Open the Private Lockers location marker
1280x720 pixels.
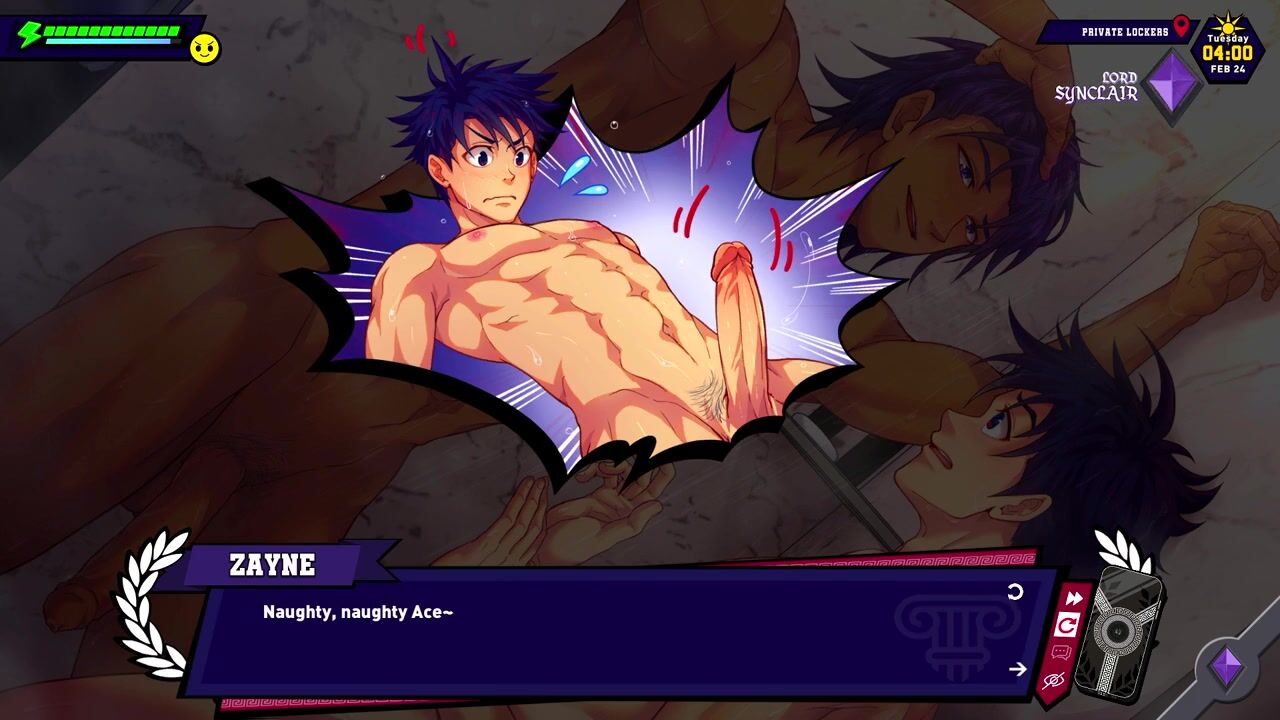[x=1181, y=27]
